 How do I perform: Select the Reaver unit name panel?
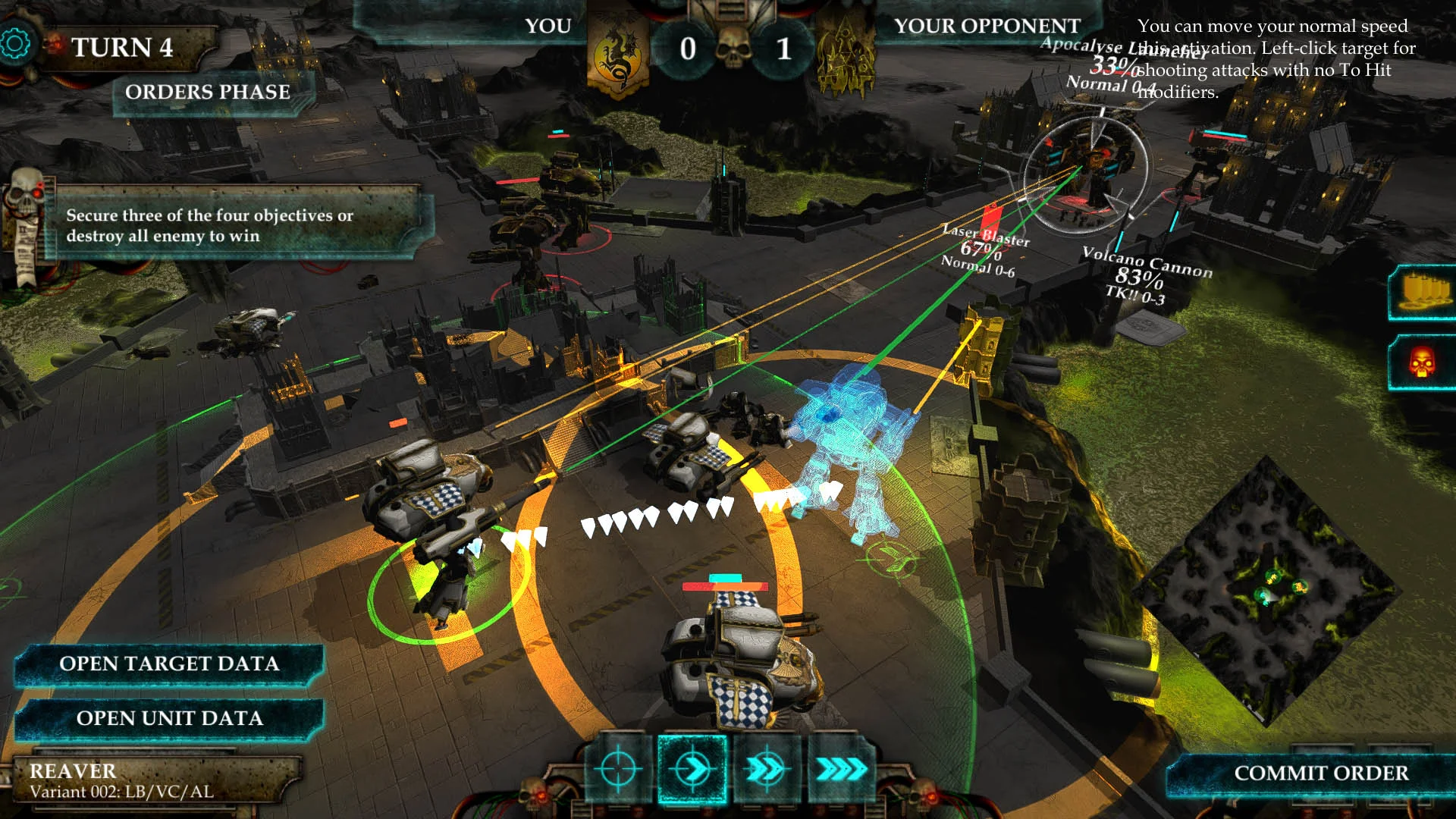coord(152,781)
